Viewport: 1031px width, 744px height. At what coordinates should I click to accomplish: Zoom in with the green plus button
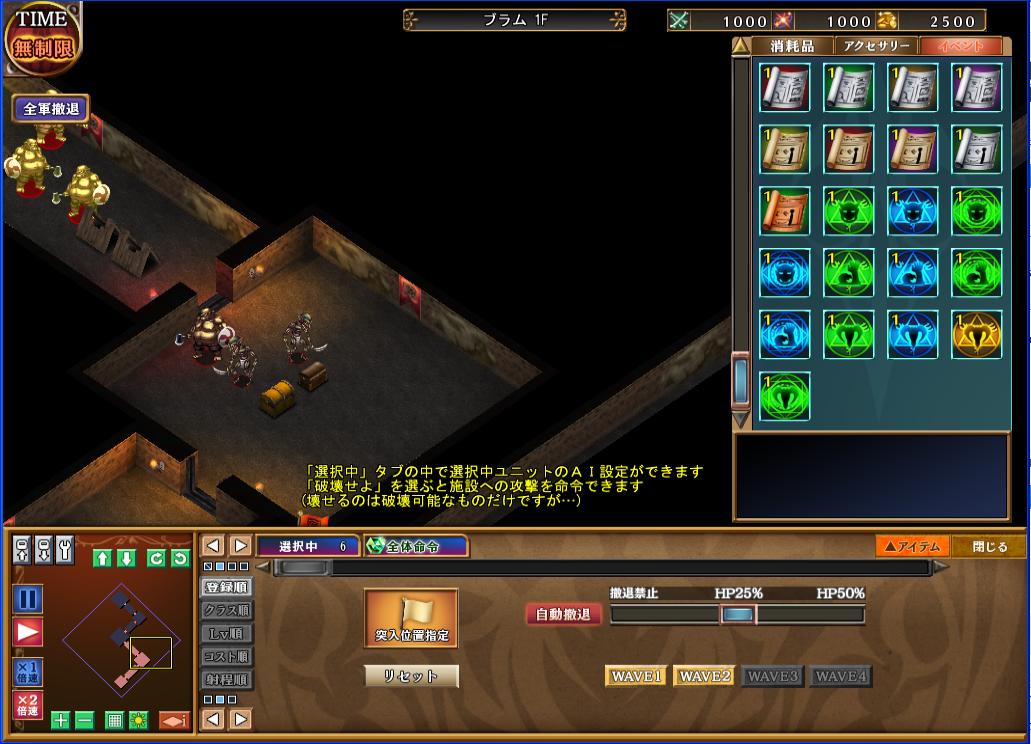coord(61,720)
